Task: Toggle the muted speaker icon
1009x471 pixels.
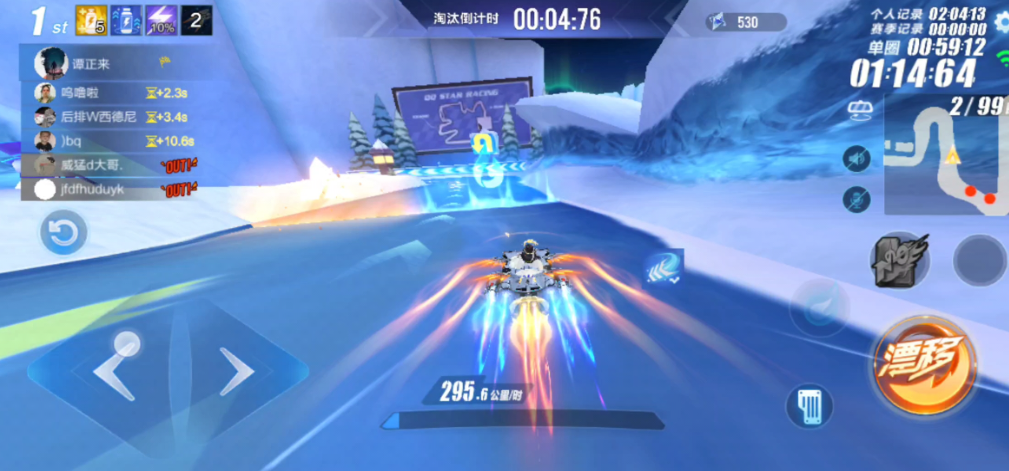Action: coord(856,158)
